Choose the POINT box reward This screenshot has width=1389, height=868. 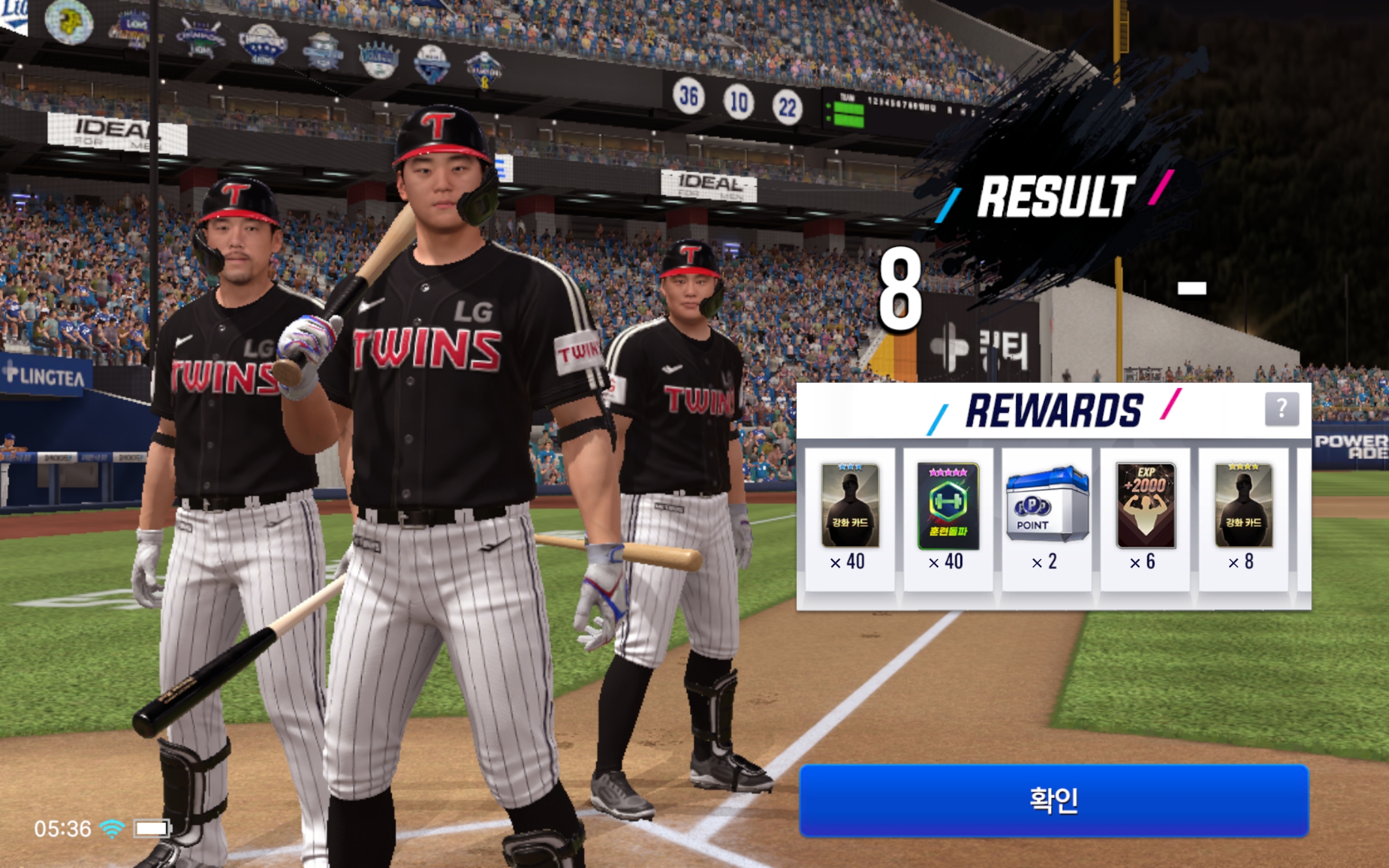[x=1047, y=505]
